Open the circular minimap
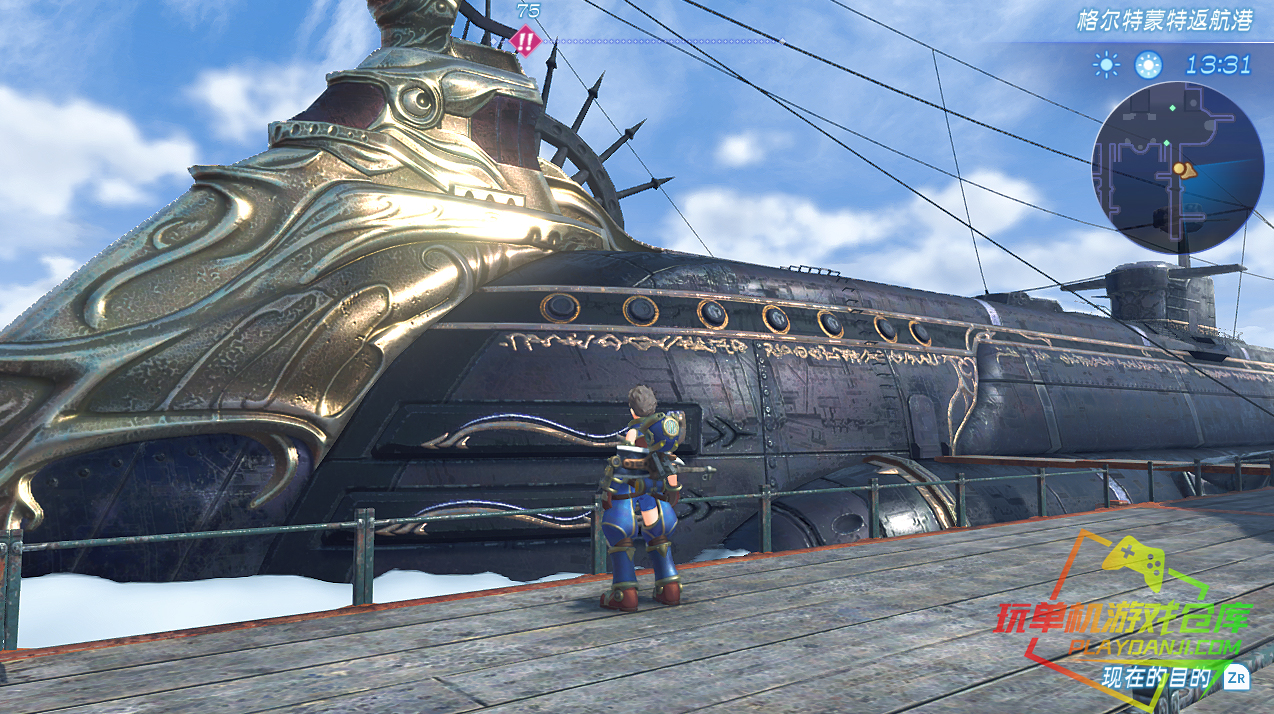Image resolution: width=1274 pixels, height=714 pixels. pyautogui.click(x=1177, y=167)
